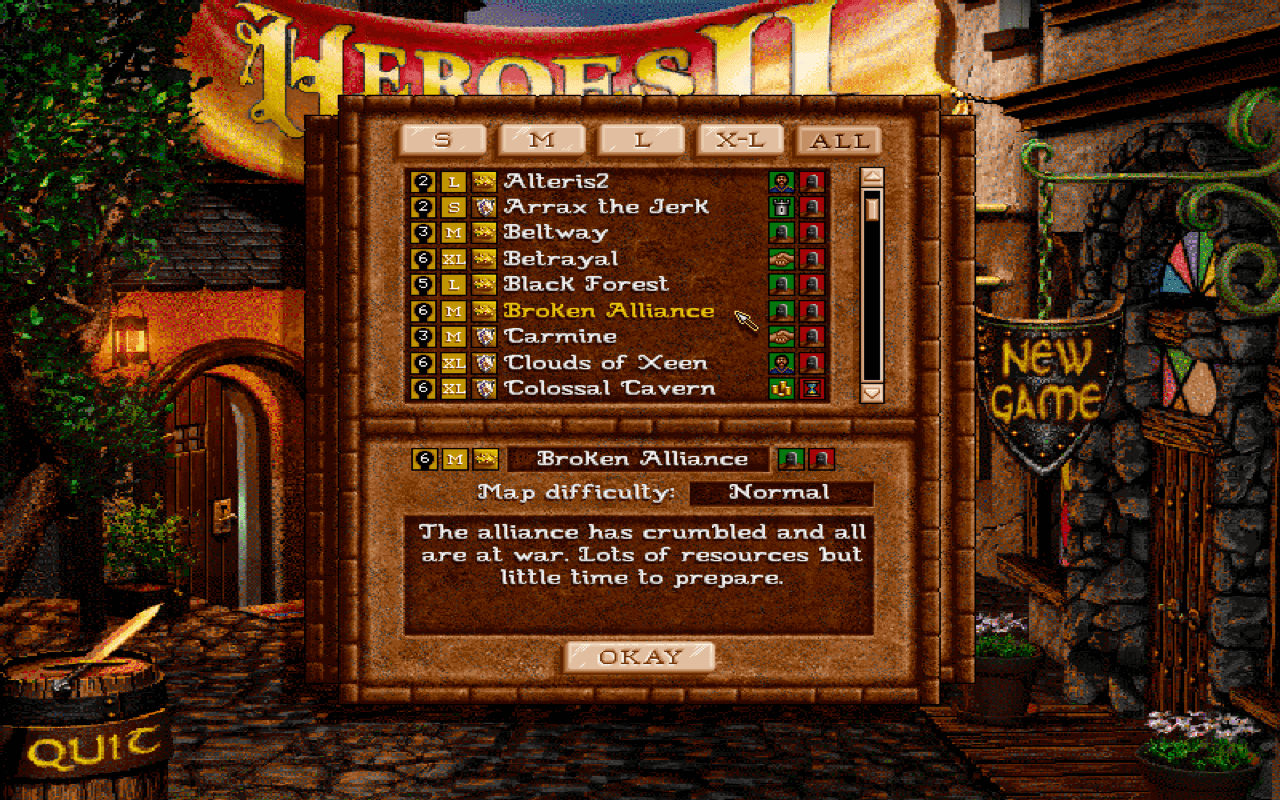Viewport: 1280px width, 800px height.
Task: Click the Normal map difficulty field
Action: tap(783, 491)
